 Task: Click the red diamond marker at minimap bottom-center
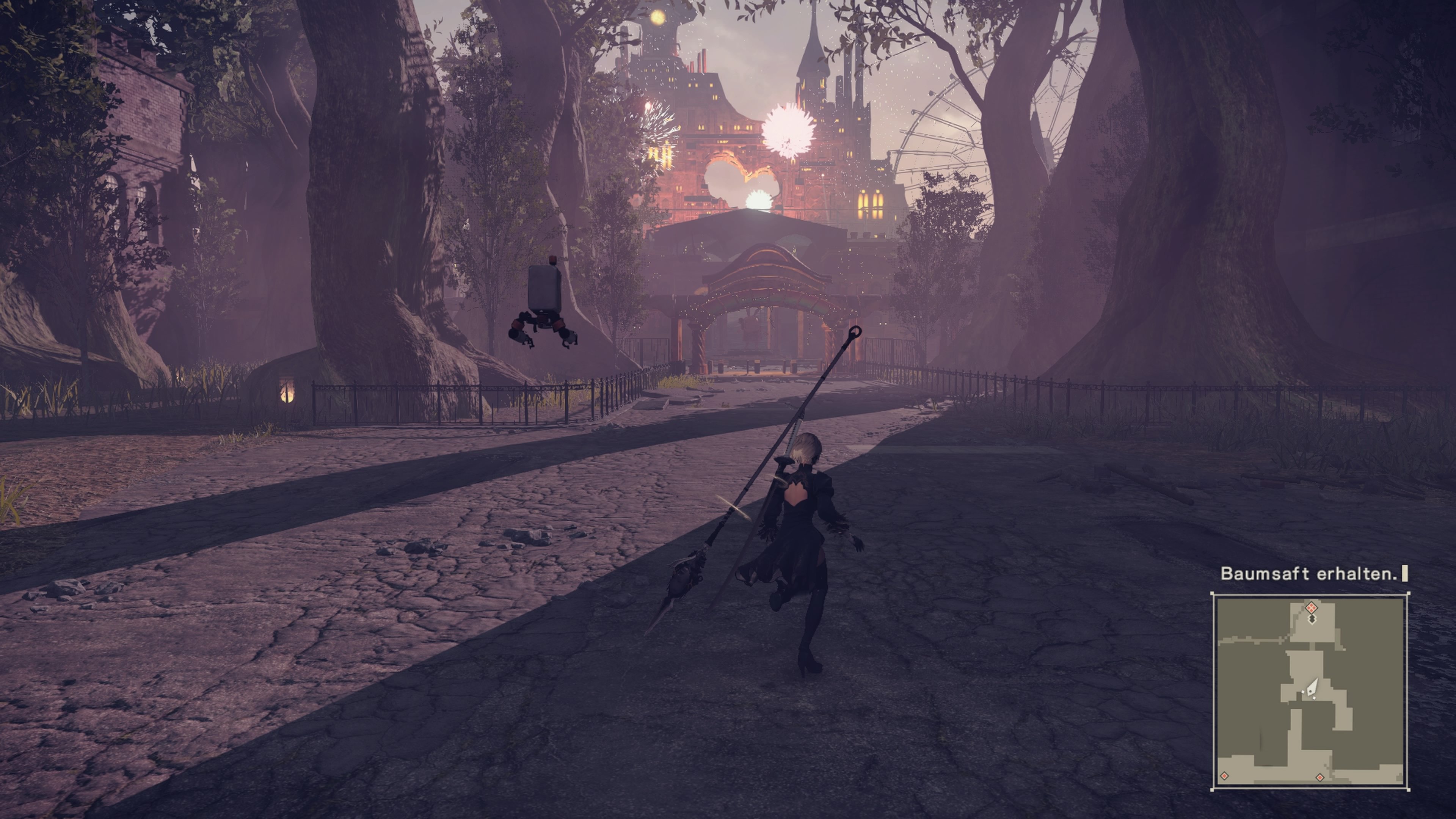tap(1320, 777)
